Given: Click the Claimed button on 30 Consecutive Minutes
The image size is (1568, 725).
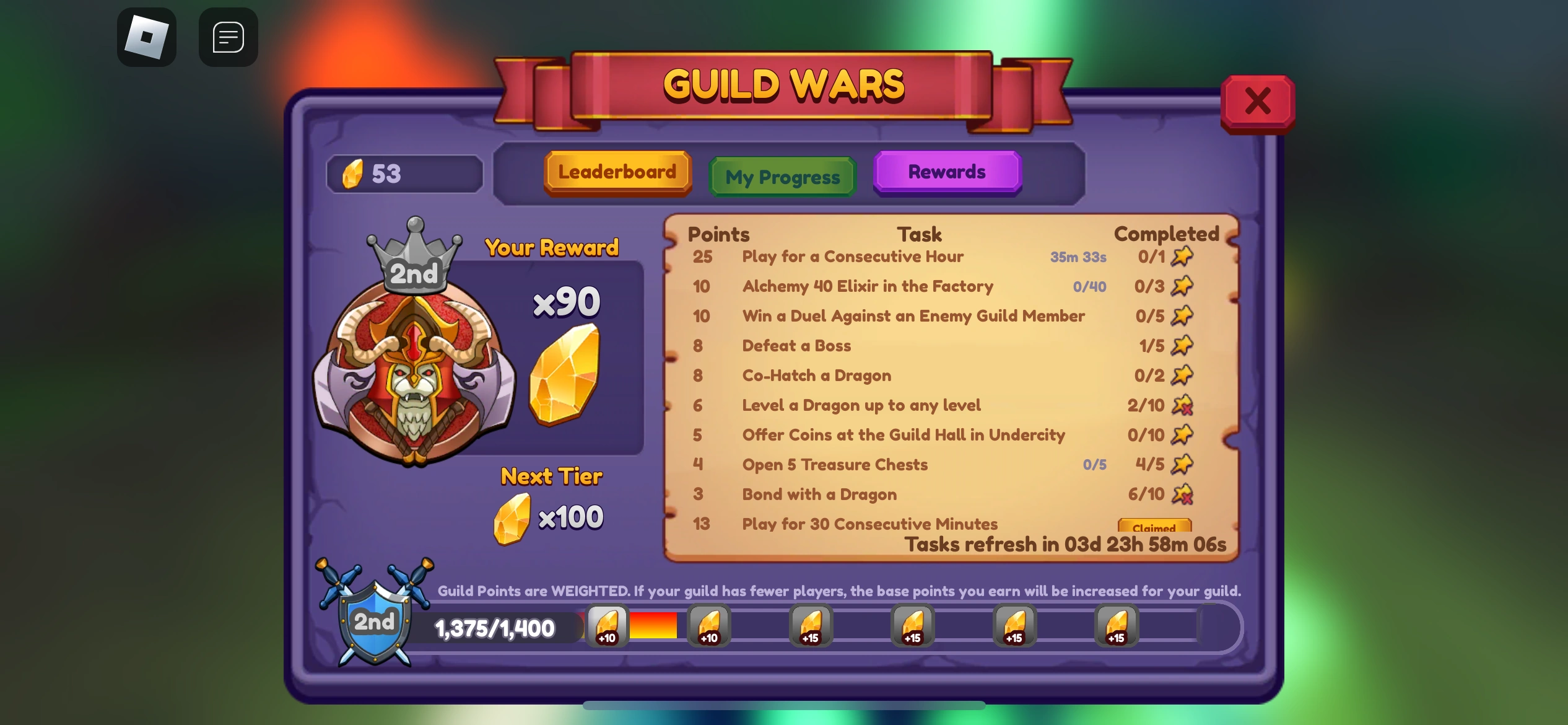Looking at the screenshot, I should pos(1156,527).
